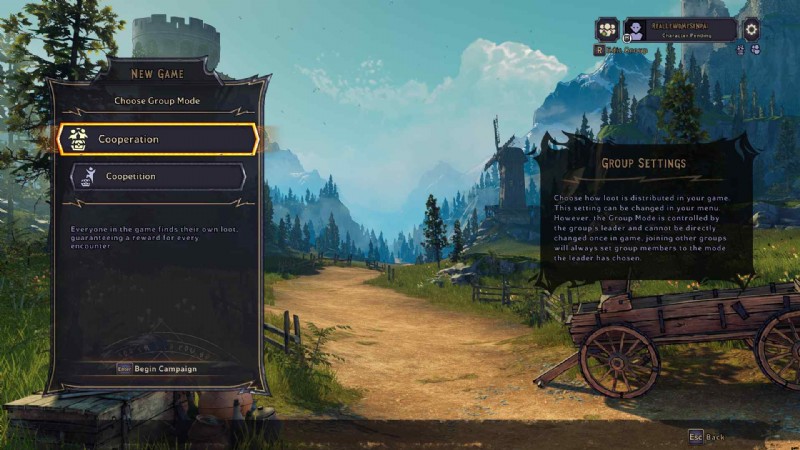Choose the Coopetition group mode
Screen dimensions: 800x450
click(x=158, y=177)
